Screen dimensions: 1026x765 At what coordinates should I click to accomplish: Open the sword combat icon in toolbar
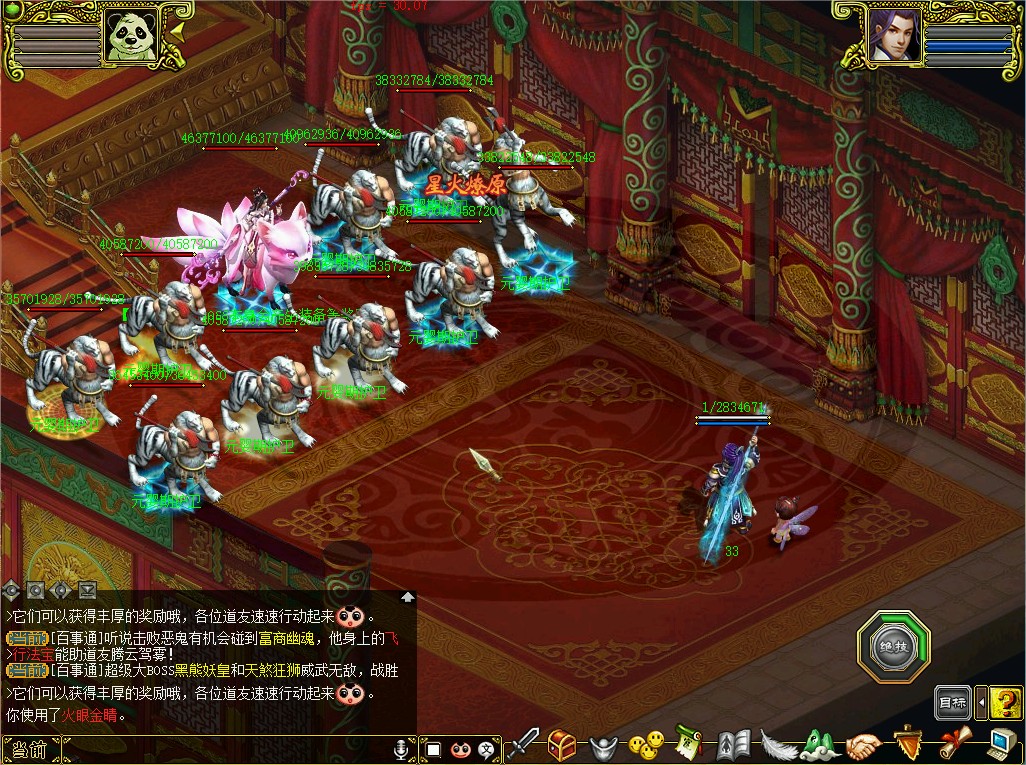click(523, 744)
